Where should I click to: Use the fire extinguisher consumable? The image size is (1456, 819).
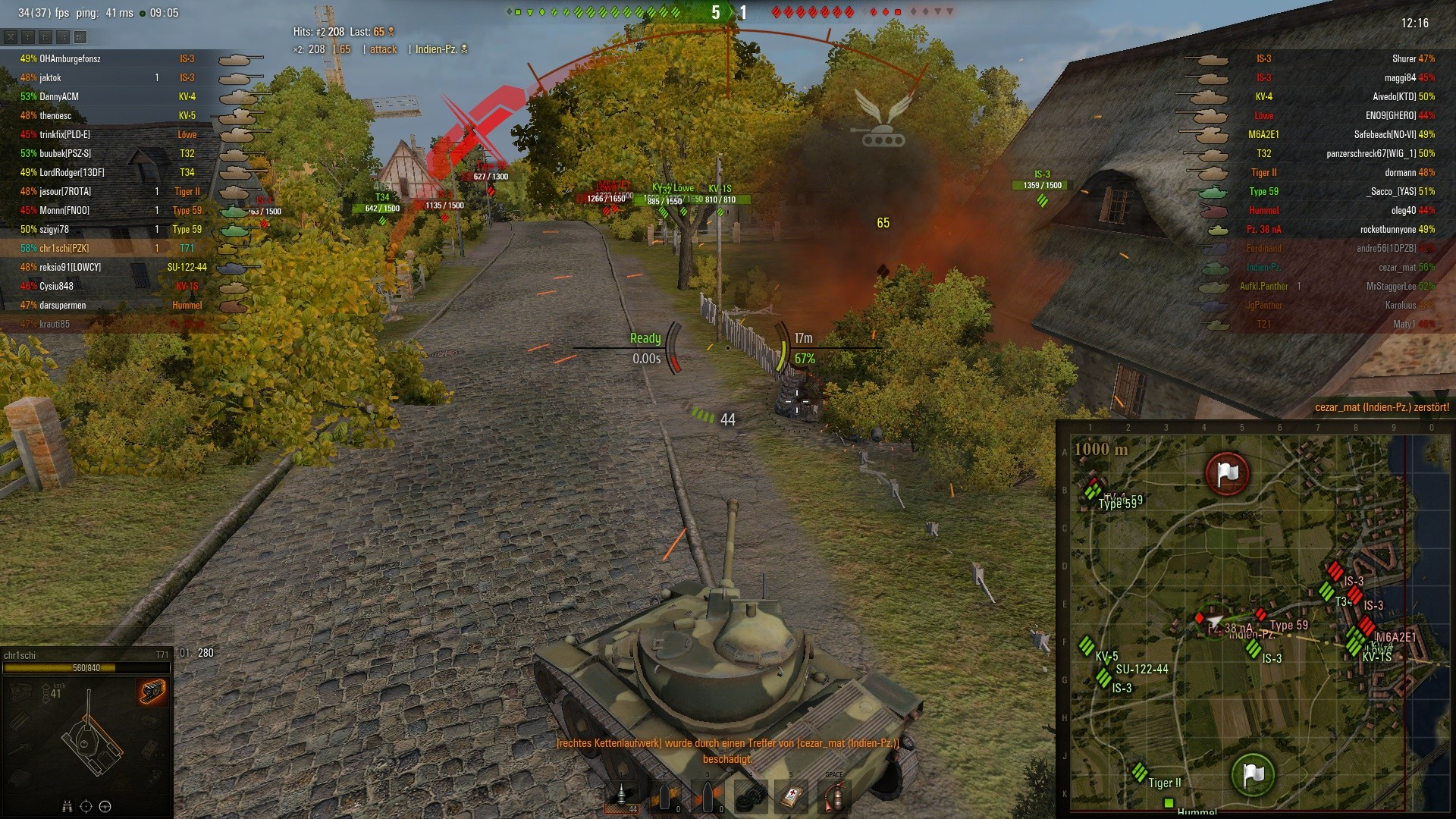point(835,797)
